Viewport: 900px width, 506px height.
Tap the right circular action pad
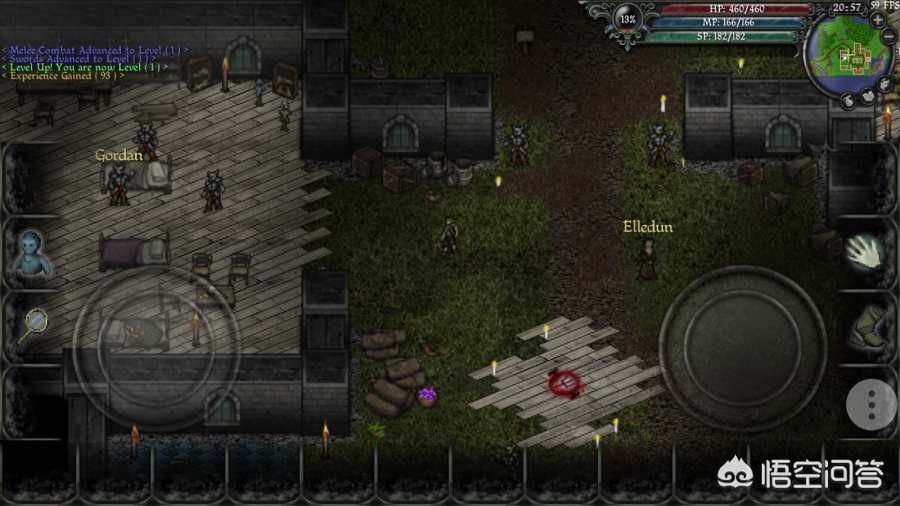coord(742,348)
